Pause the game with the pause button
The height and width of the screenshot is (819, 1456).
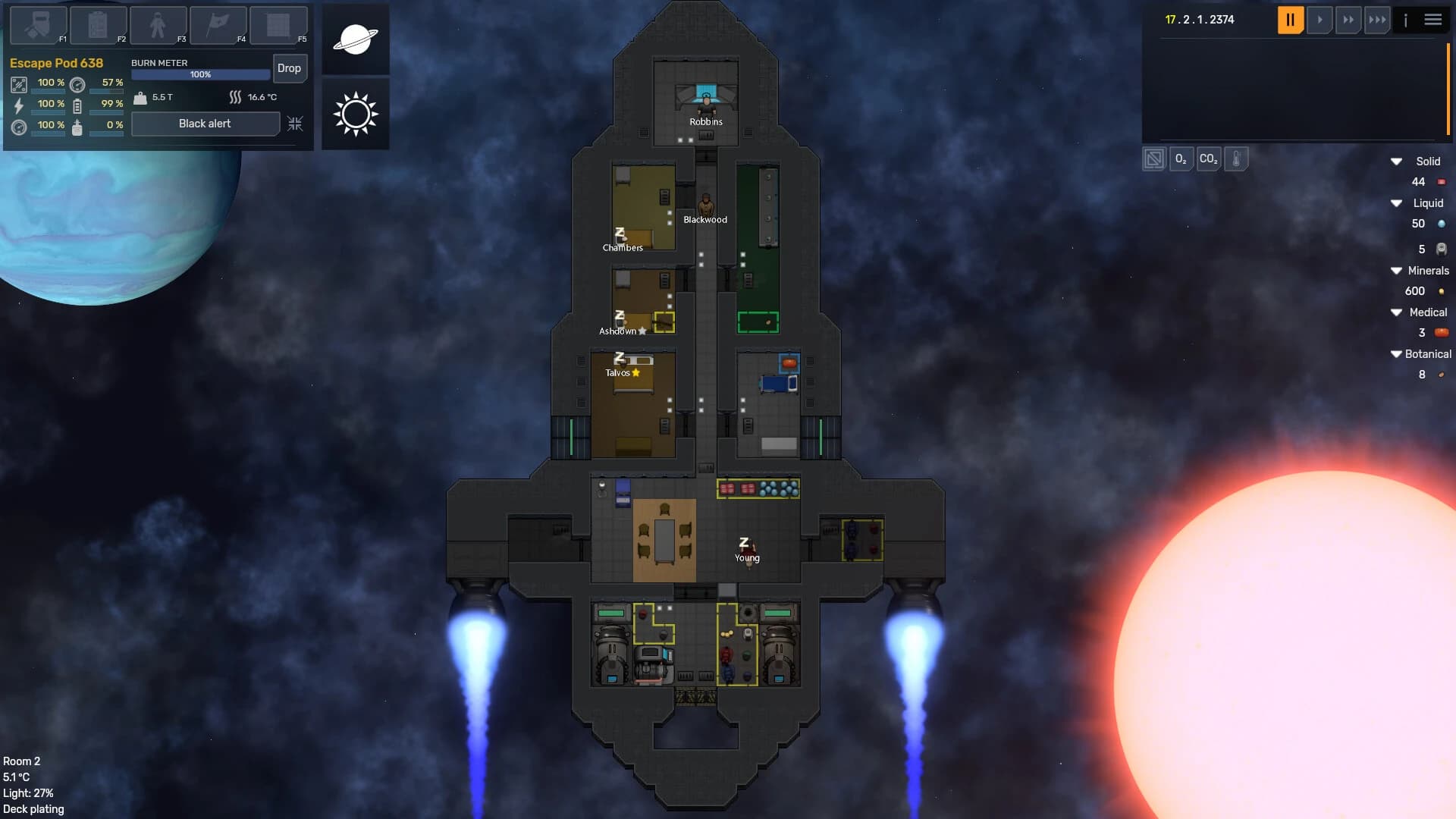1290,20
